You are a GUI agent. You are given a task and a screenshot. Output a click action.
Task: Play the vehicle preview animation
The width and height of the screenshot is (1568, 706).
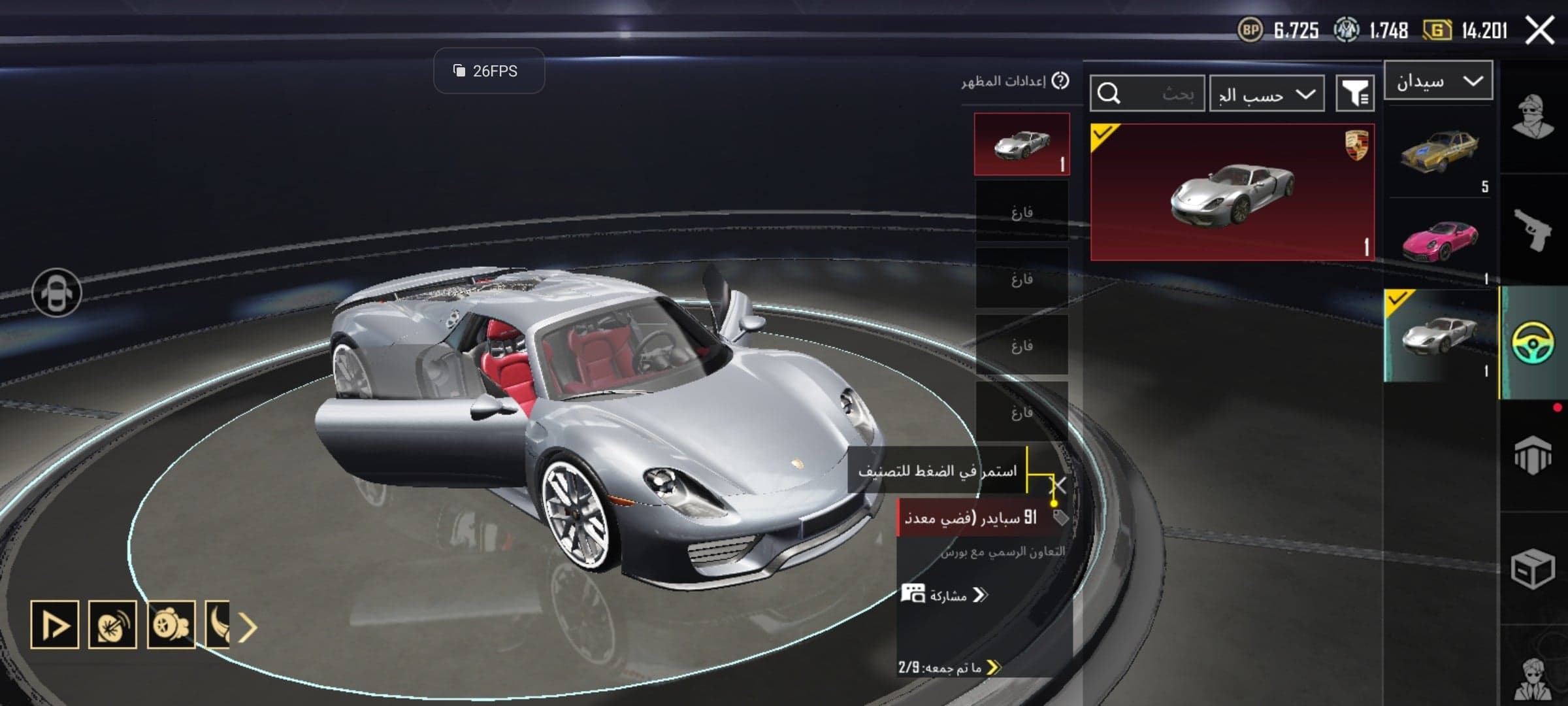pos(55,625)
